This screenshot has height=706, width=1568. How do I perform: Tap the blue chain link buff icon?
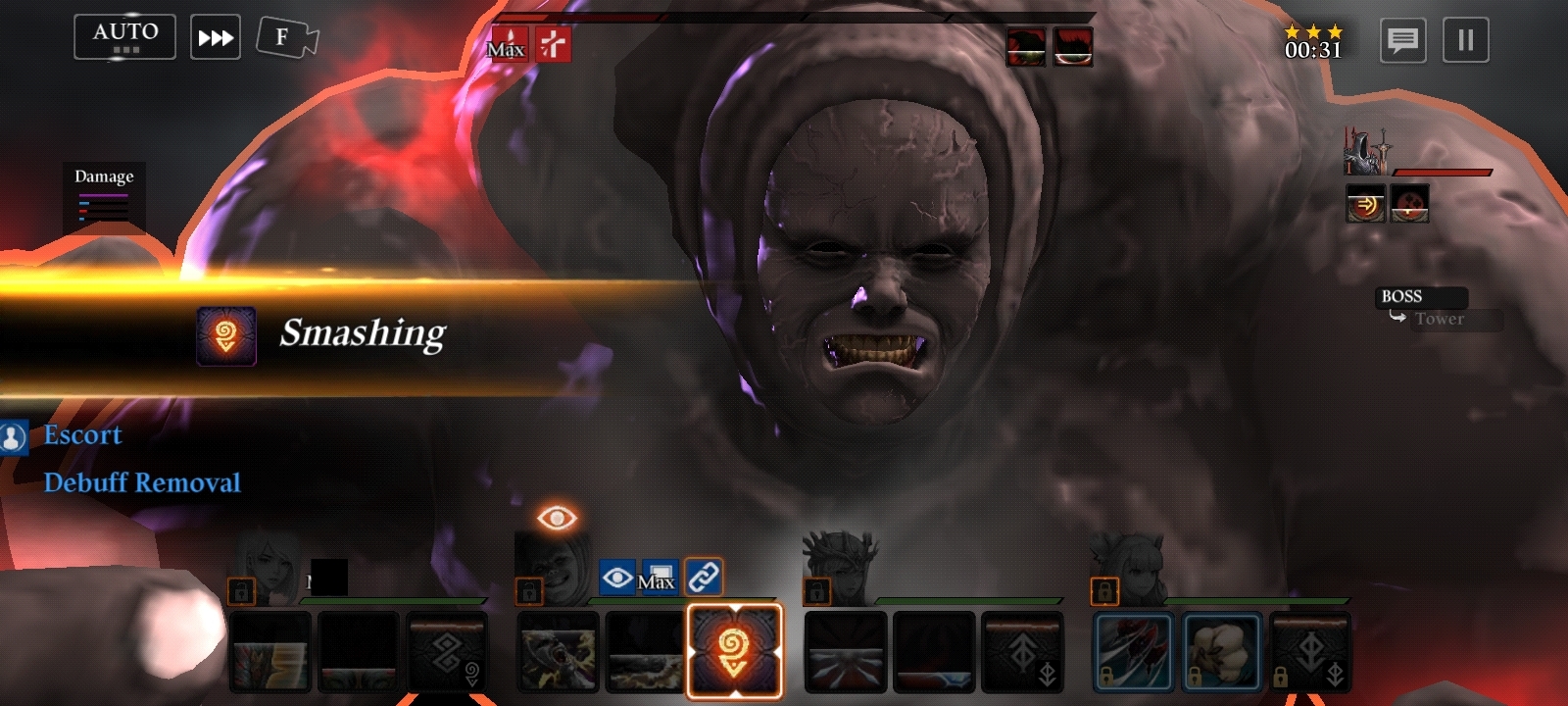[704, 578]
